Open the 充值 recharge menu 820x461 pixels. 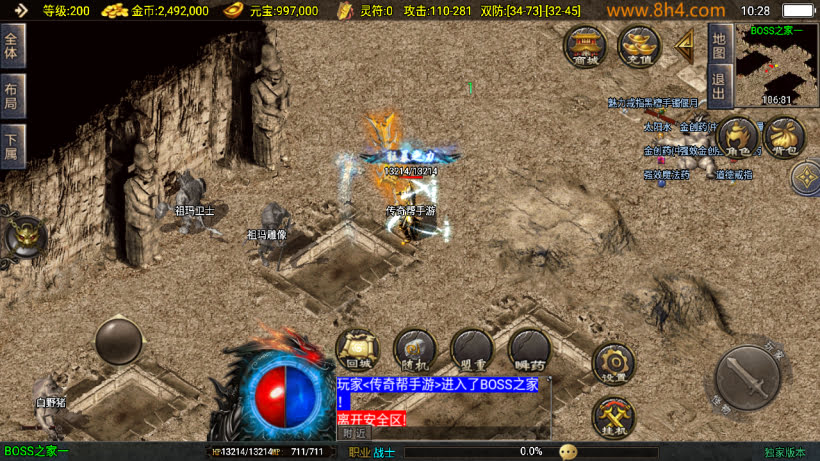pos(638,45)
